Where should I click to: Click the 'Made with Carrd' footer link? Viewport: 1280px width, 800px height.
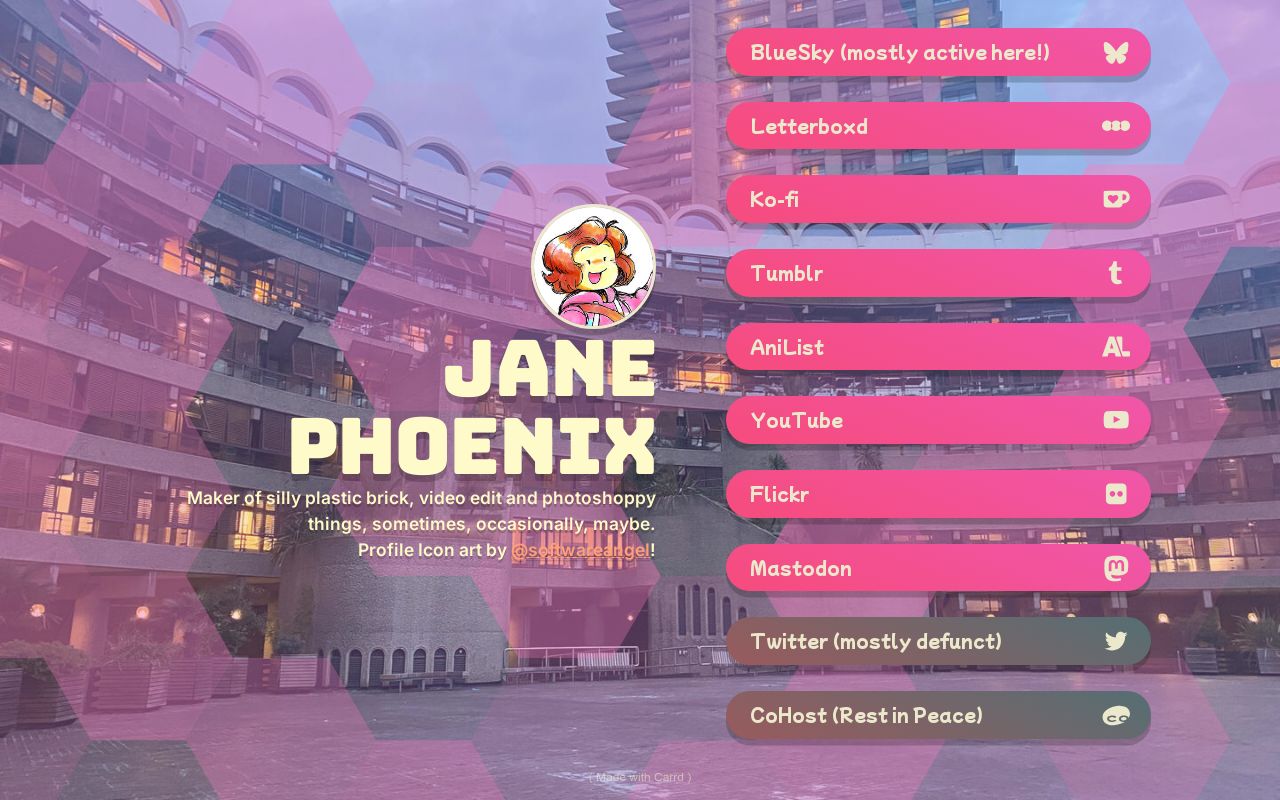point(640,777)
